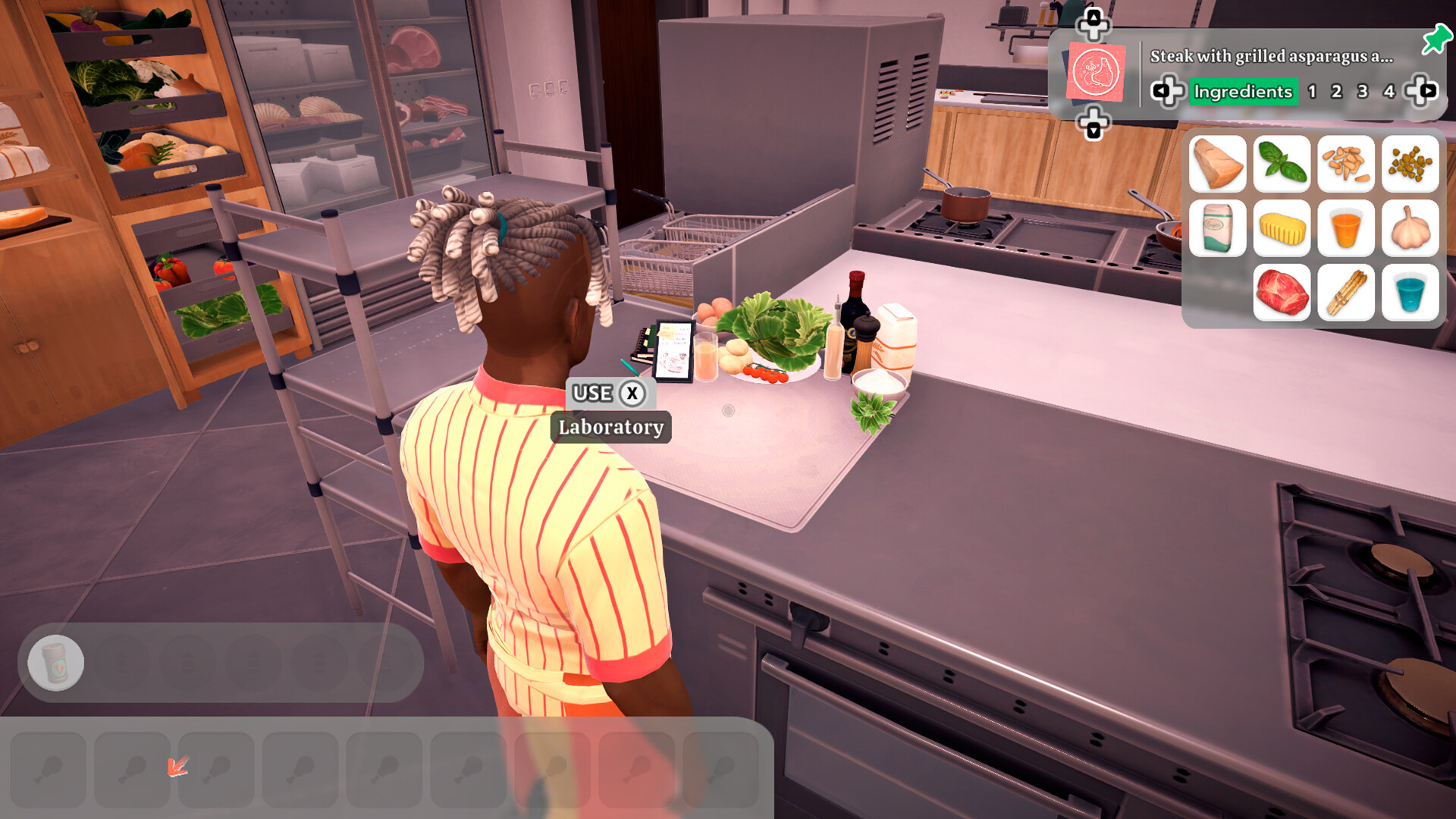This screenshot has height=819, width=1456.
Task: Open recipe step 3
Action: pos(1361,91)
